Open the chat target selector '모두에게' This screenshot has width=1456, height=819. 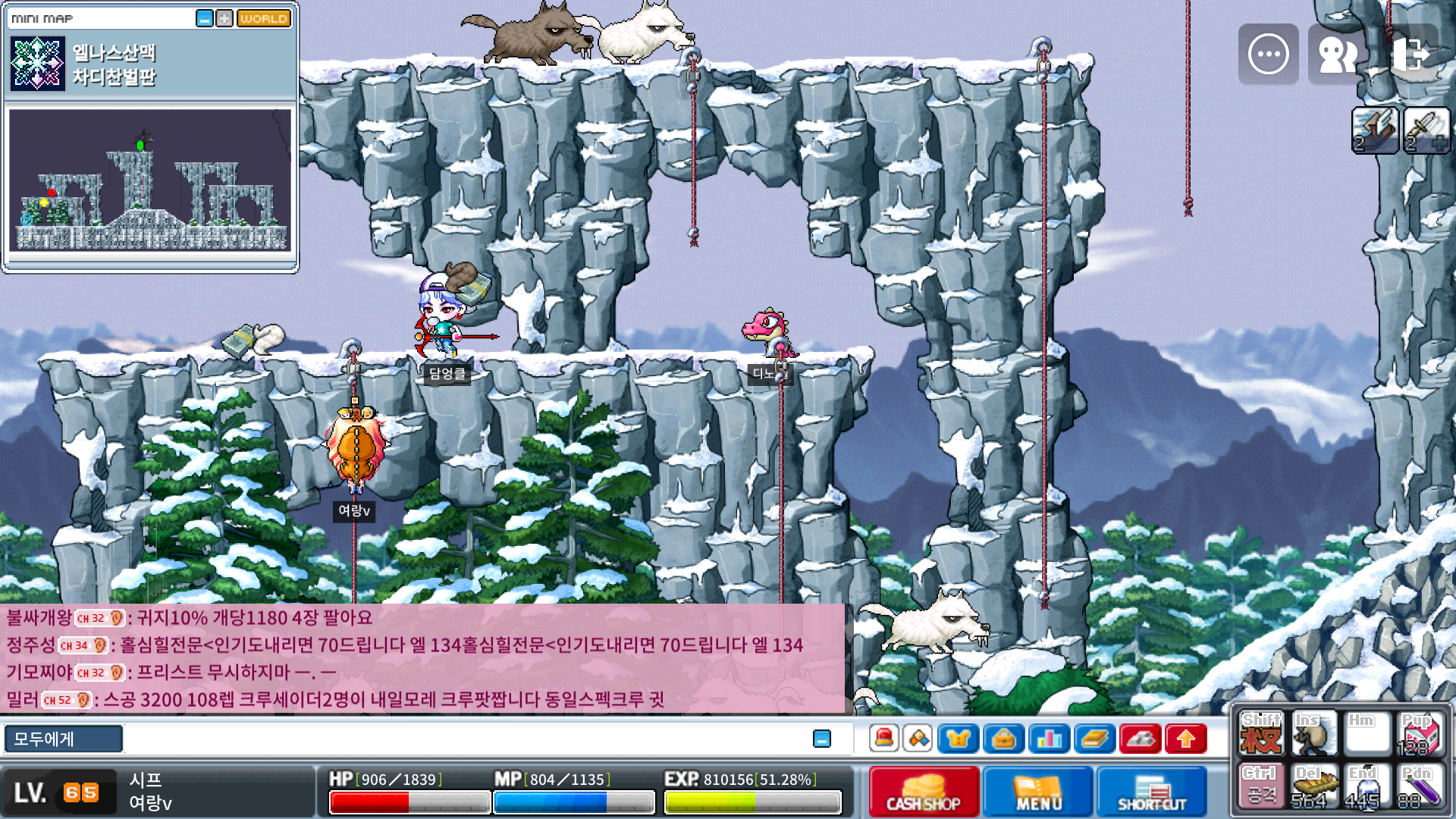[x=64, y=739]
